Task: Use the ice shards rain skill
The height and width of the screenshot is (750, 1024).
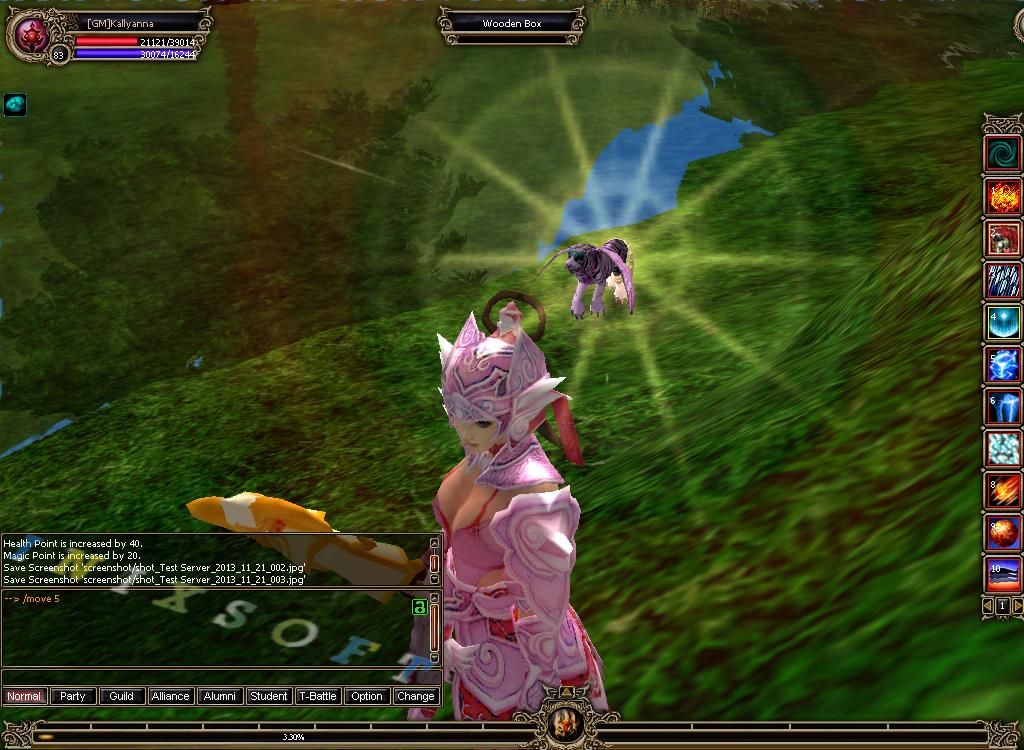Action: click(1002, 281)
